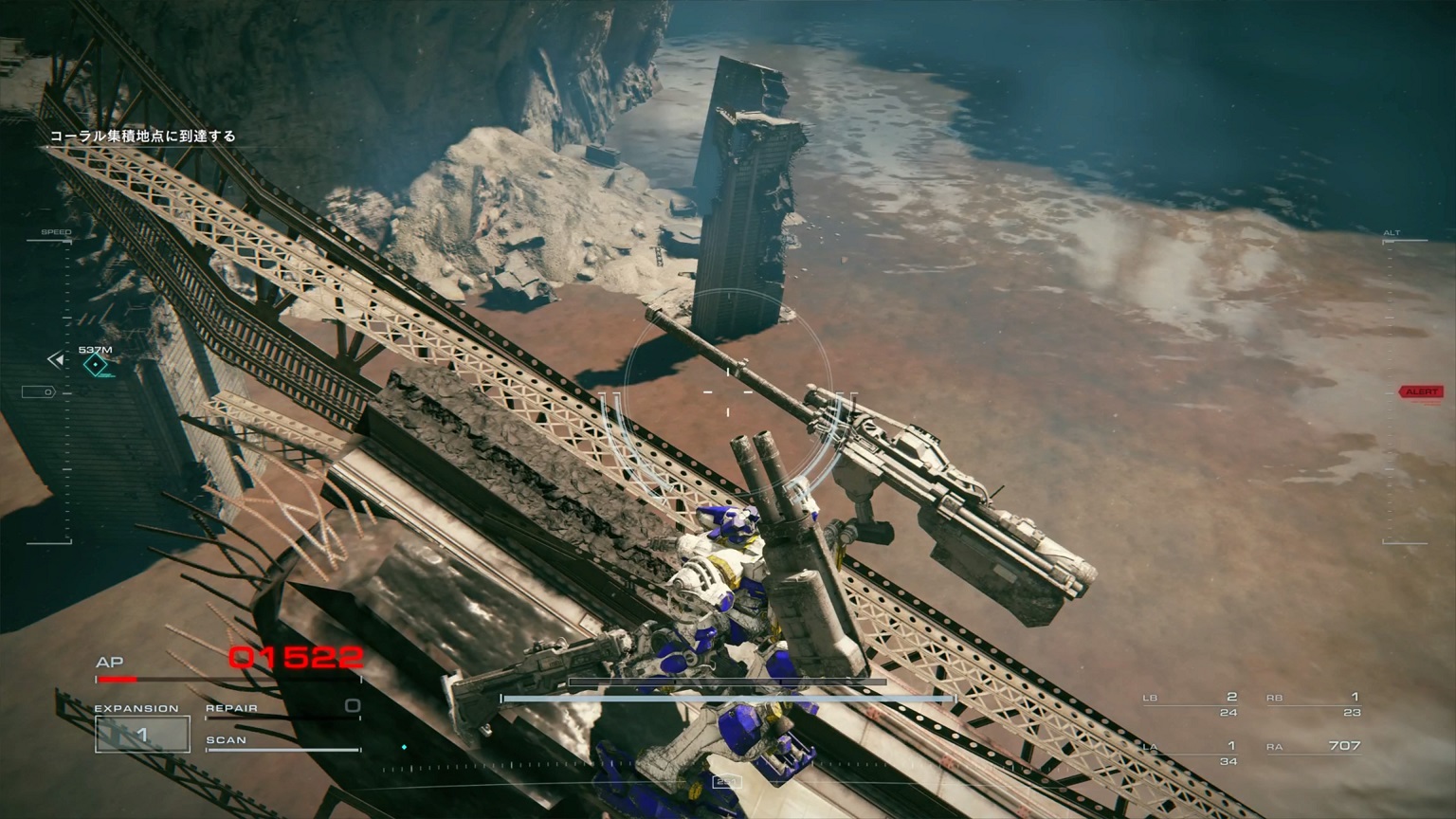Select the EXPANSION module icon
The height and width of the screenshot is (819, 1456).
142,735
